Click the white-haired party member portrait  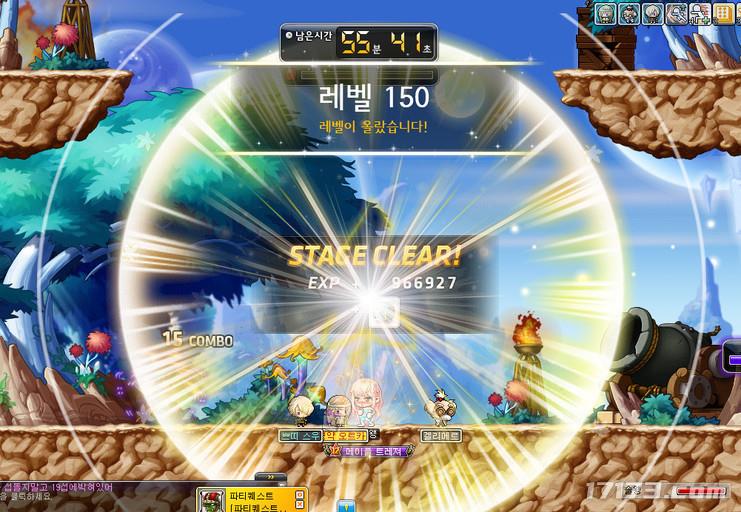(652, 13)
